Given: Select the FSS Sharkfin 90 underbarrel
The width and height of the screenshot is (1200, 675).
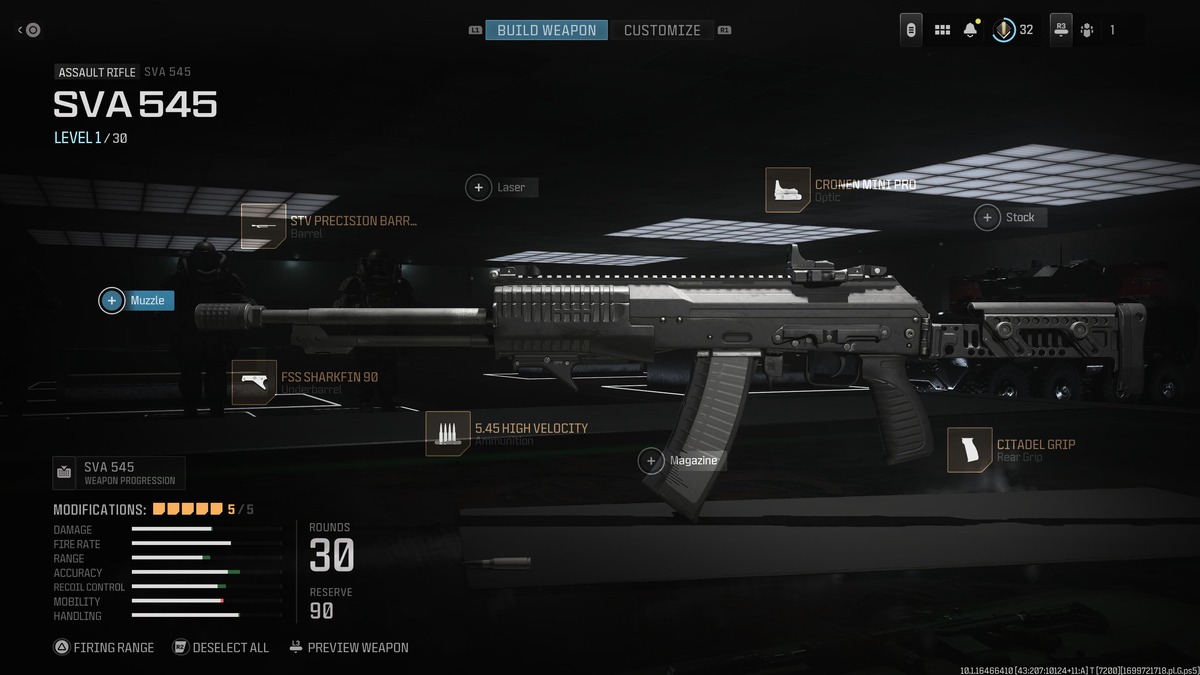Looking at the screenshot, I should pos(305,382).
